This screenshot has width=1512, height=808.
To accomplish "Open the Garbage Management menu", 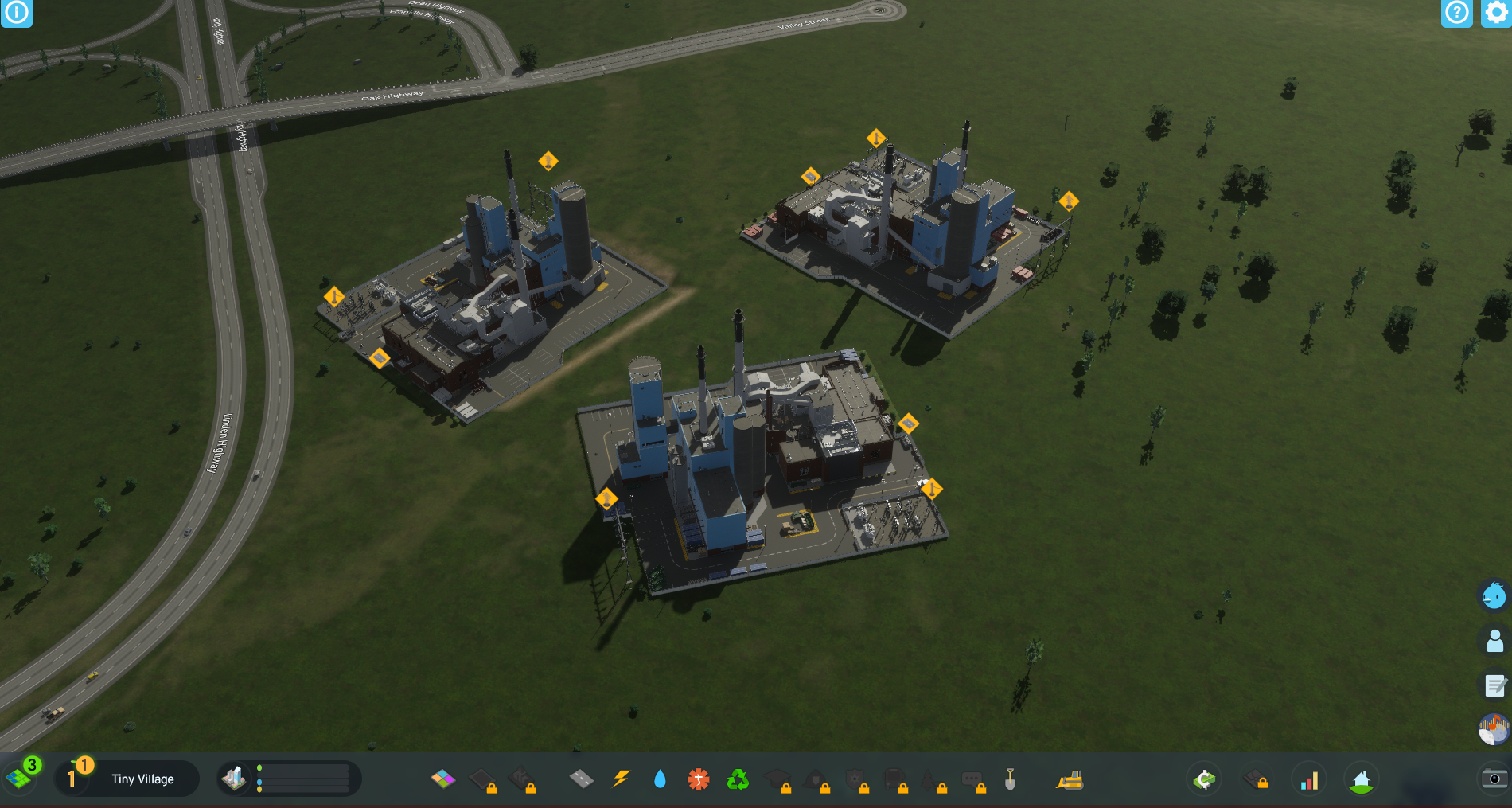I will tap(738, 779).
